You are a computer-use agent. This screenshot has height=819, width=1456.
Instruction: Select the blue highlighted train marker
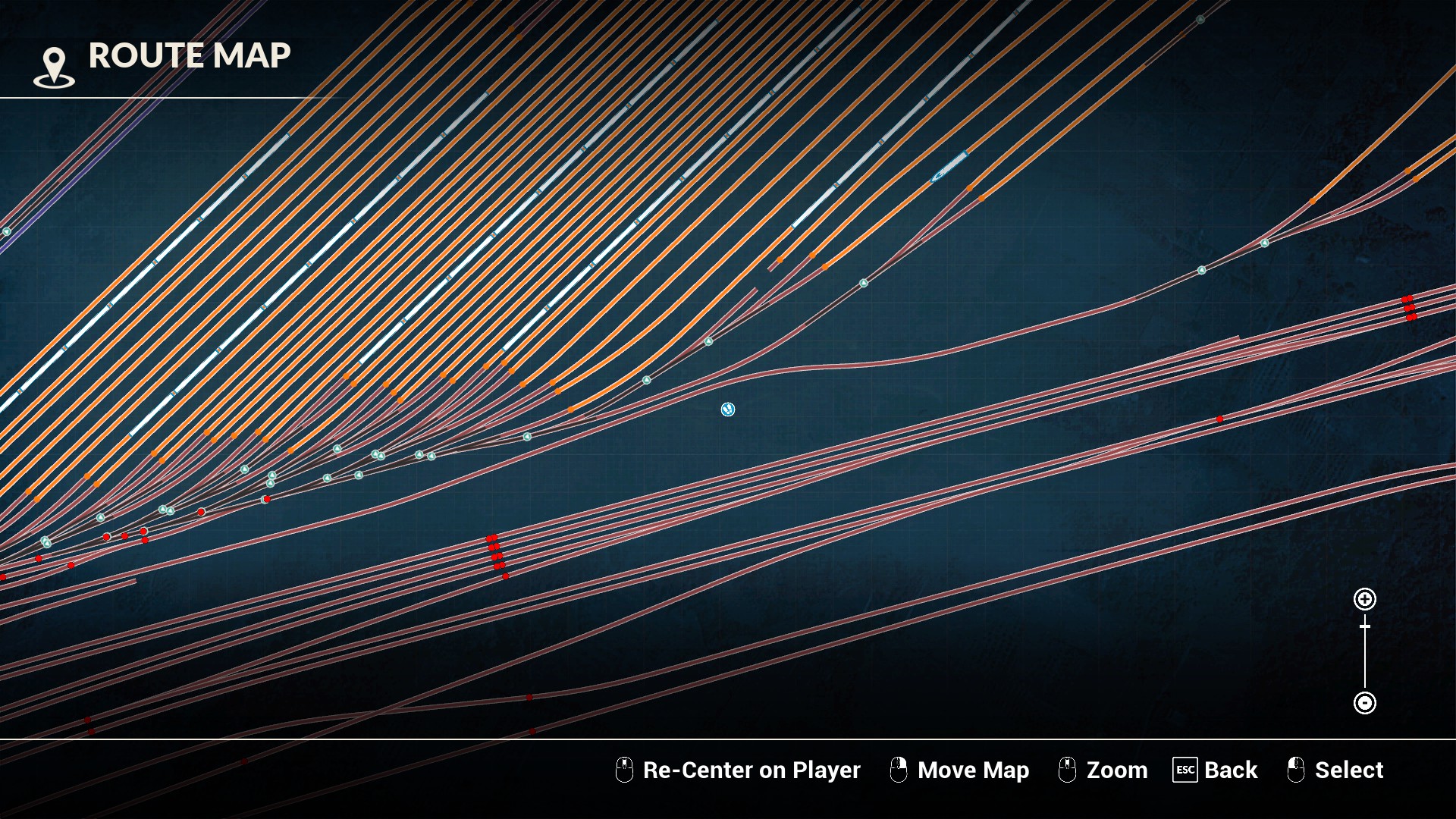point(949,166)
